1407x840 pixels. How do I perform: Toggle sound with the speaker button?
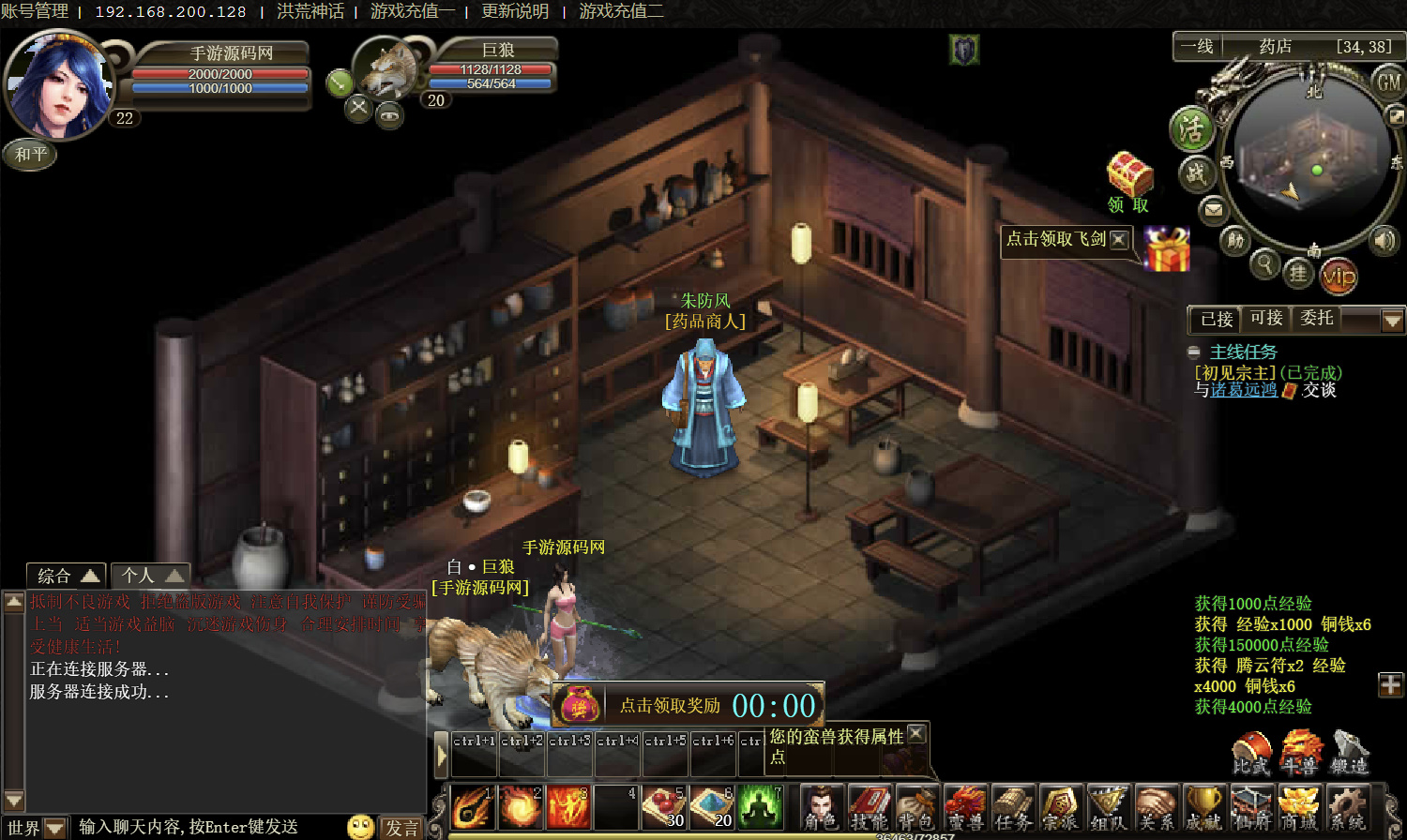[x=1384, y=240]
